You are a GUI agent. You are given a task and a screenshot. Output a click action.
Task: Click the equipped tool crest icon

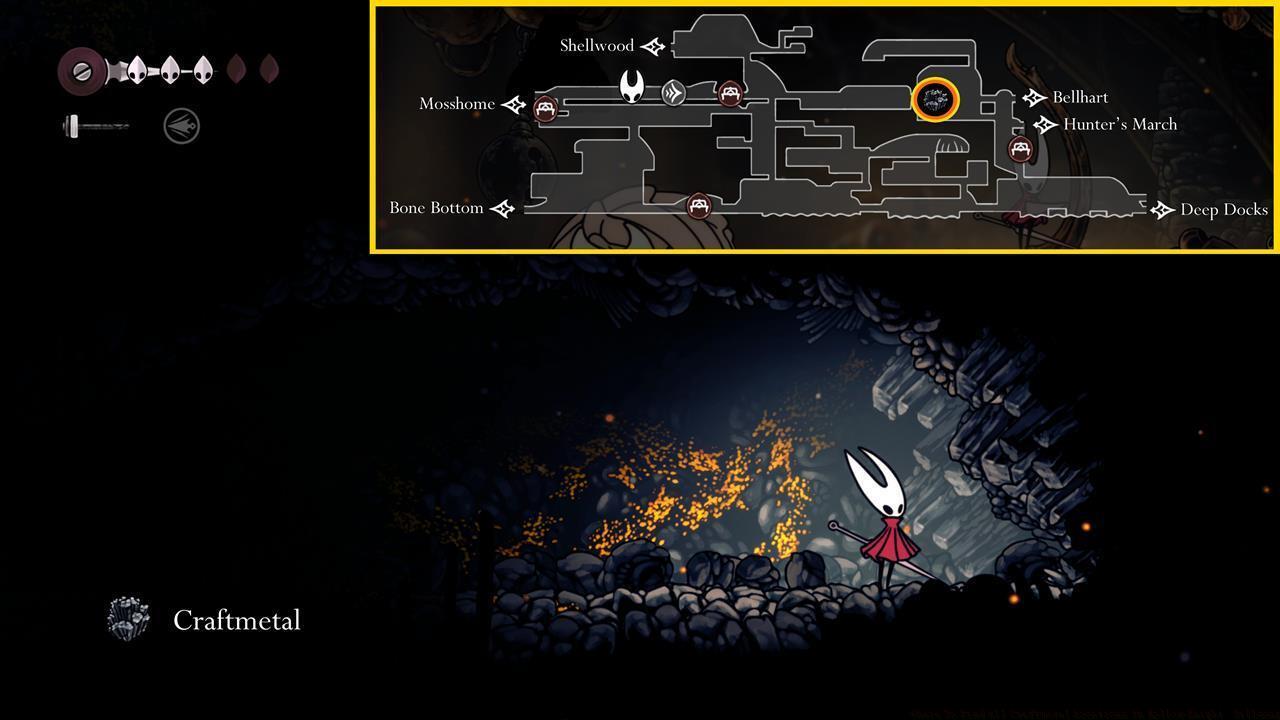click(x=180, y=125)
